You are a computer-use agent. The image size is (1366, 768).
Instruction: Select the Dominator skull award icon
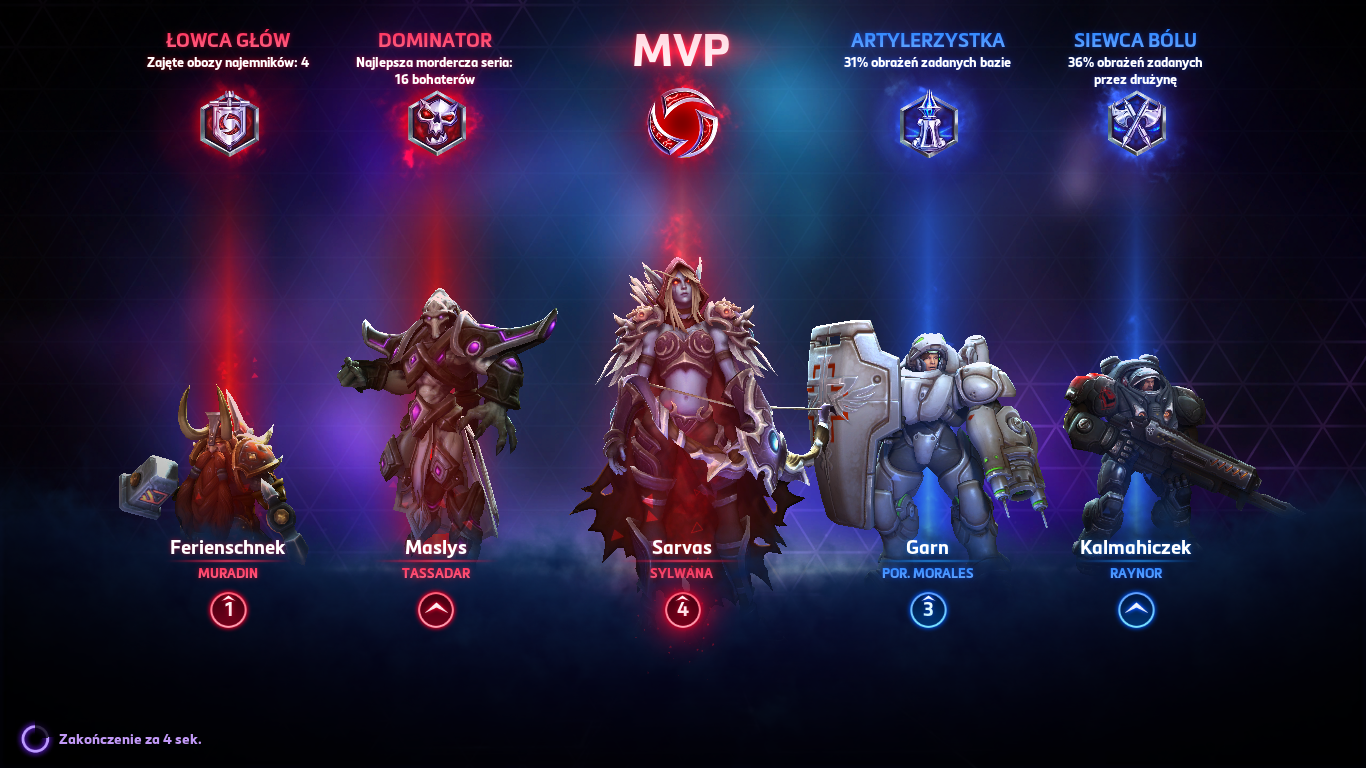pos(436,125)
